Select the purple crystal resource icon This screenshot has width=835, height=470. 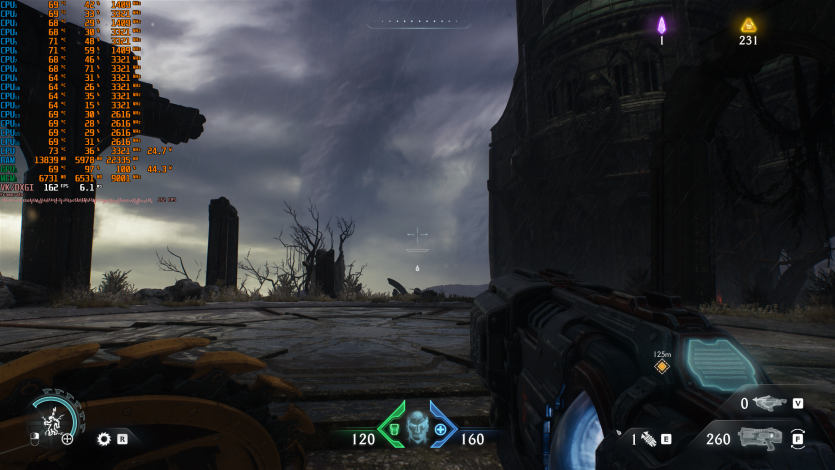661,25
